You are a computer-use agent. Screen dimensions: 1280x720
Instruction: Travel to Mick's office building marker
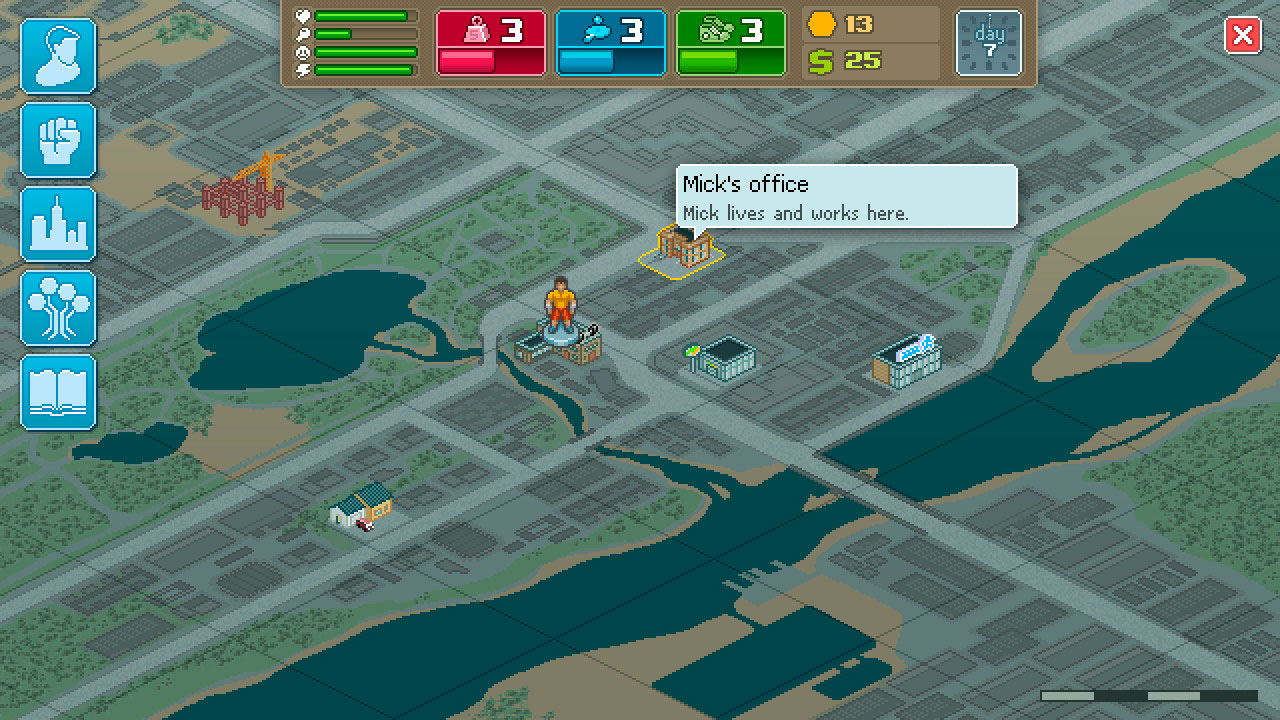(x=682, y=248)
